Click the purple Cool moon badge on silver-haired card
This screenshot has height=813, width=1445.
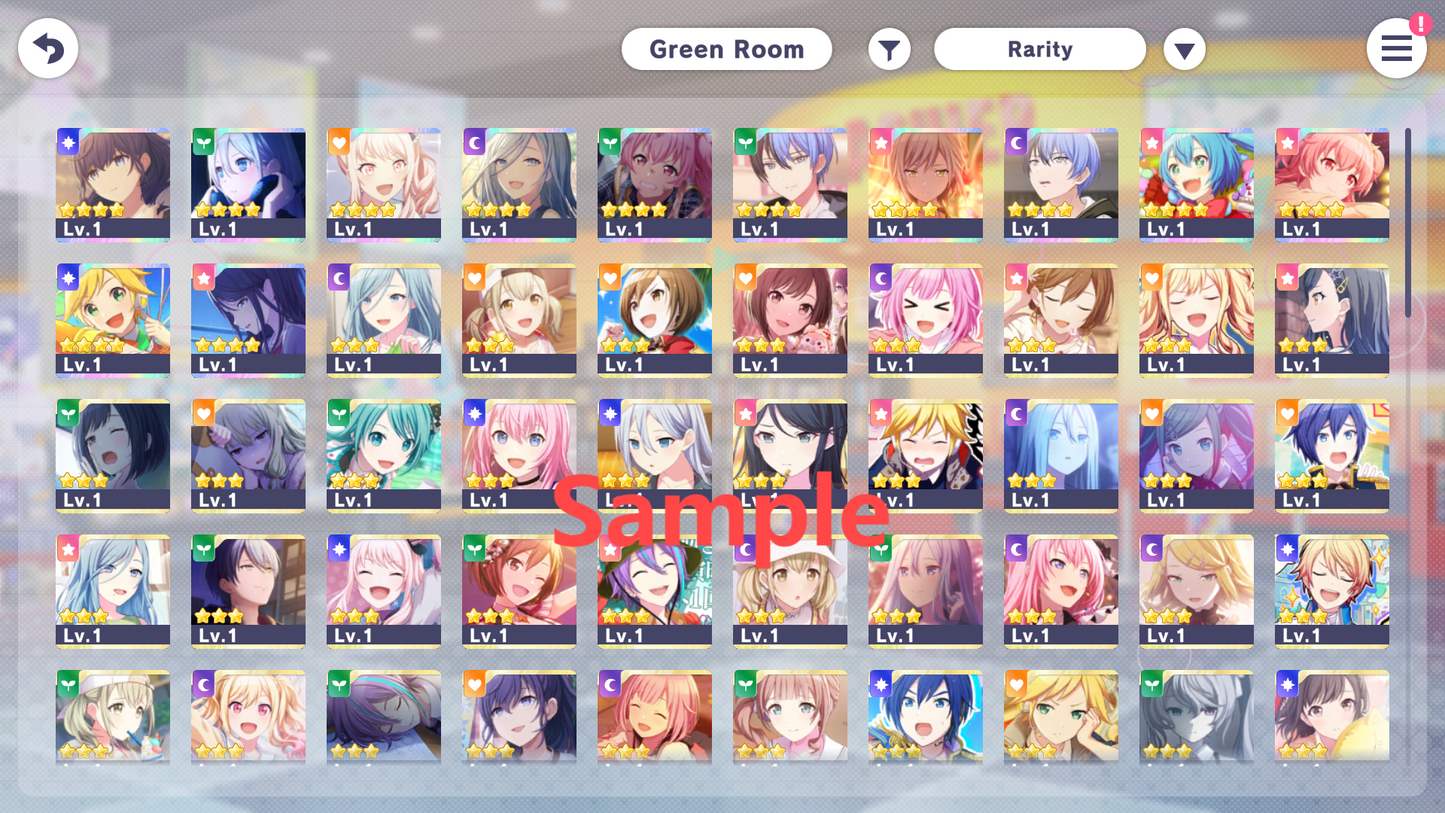click(473, 142)
